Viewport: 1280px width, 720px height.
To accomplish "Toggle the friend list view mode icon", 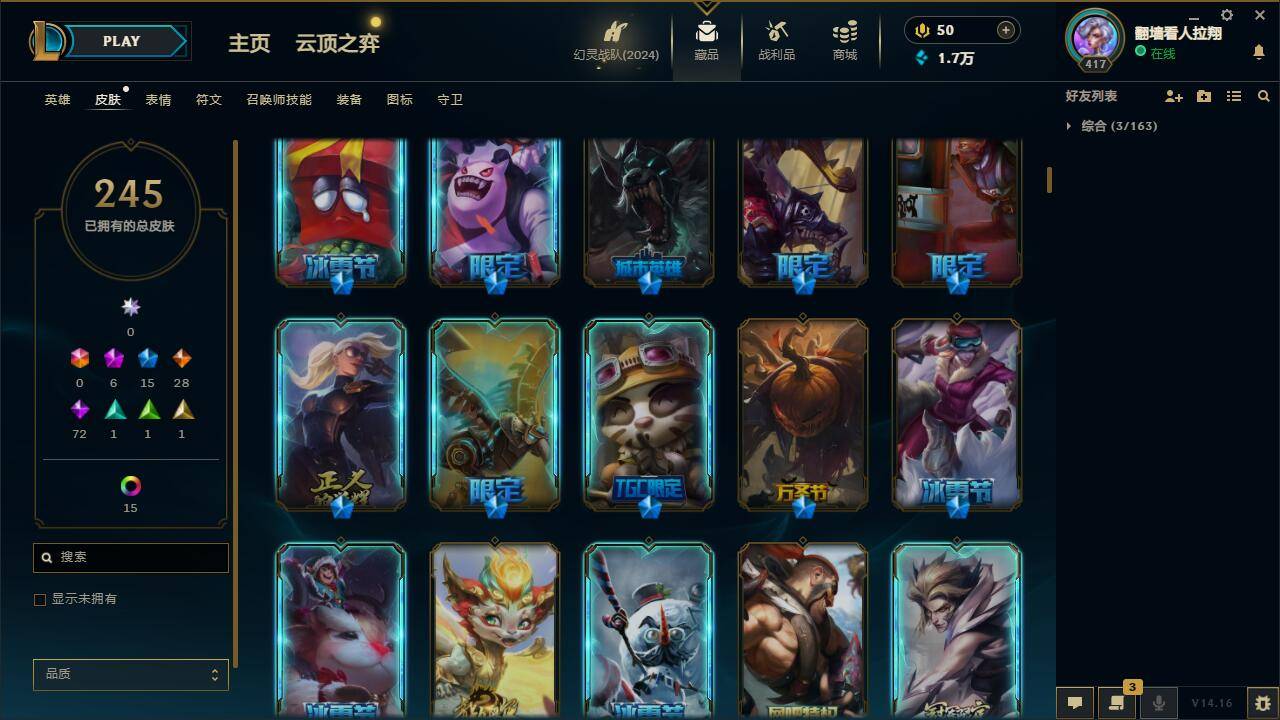I will pyautogui.click(x=1233, y=96).
